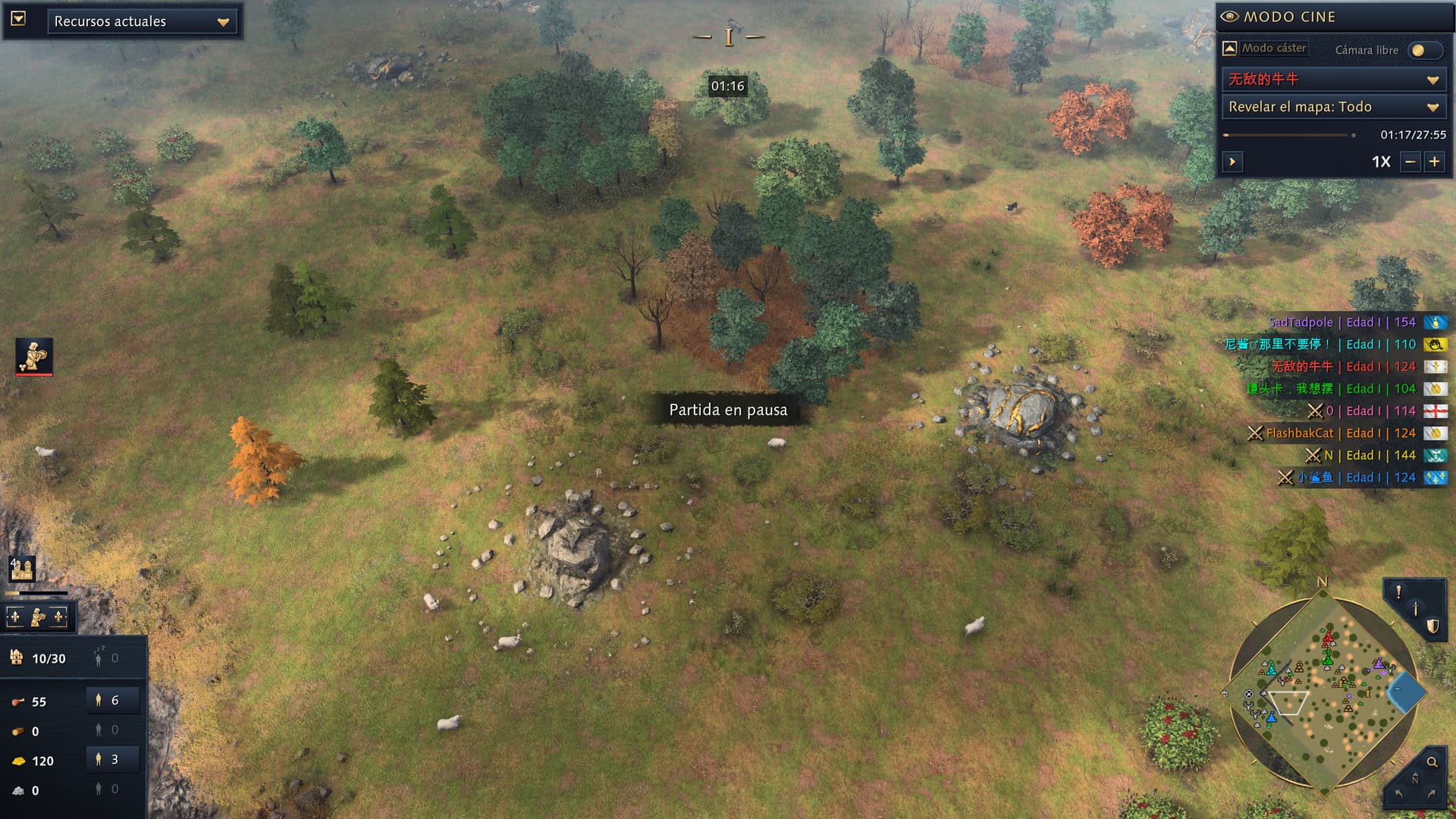Open the Revelar el mapa dropdown
The width and height of the screenshot is (1456, 819).
[x=1333, y=107]
